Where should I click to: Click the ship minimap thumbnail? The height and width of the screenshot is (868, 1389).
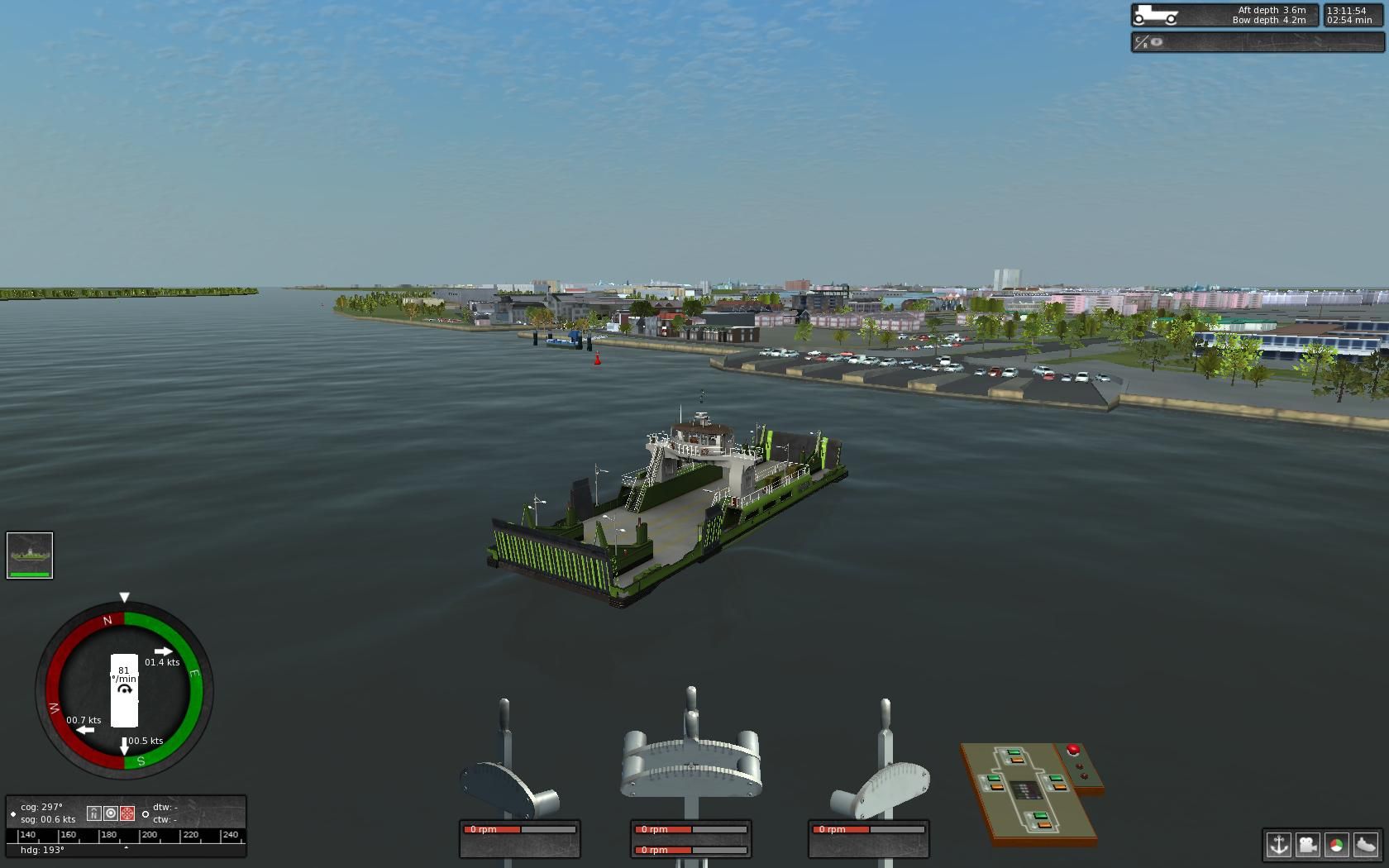(28, 554)
